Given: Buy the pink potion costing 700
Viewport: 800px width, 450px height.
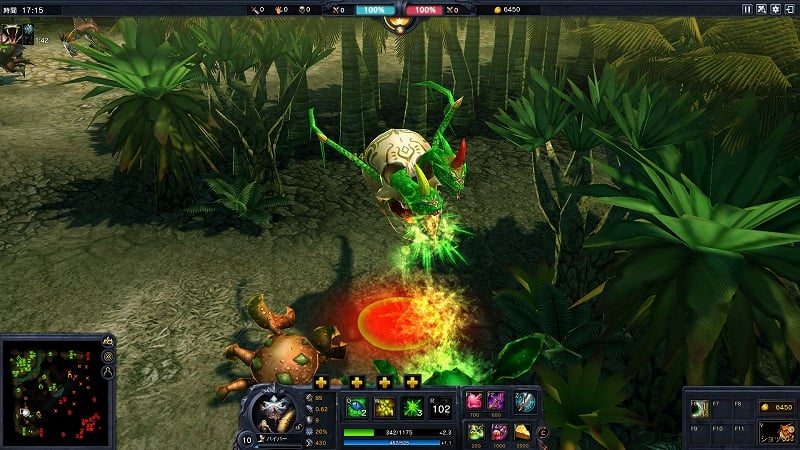Looking at the screenshot, I should [x=474, y=401].
